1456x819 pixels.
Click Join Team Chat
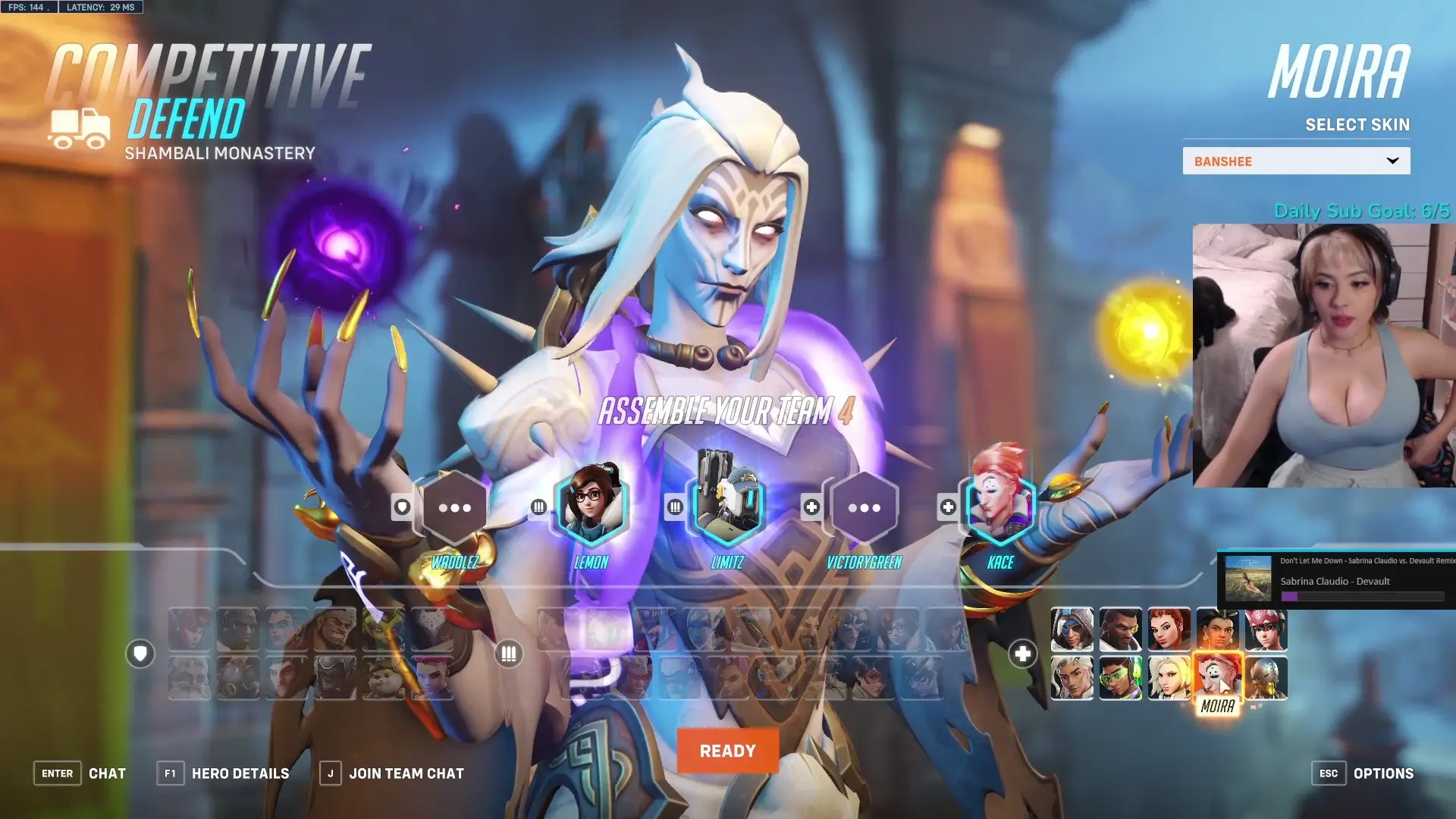[392, 773]
